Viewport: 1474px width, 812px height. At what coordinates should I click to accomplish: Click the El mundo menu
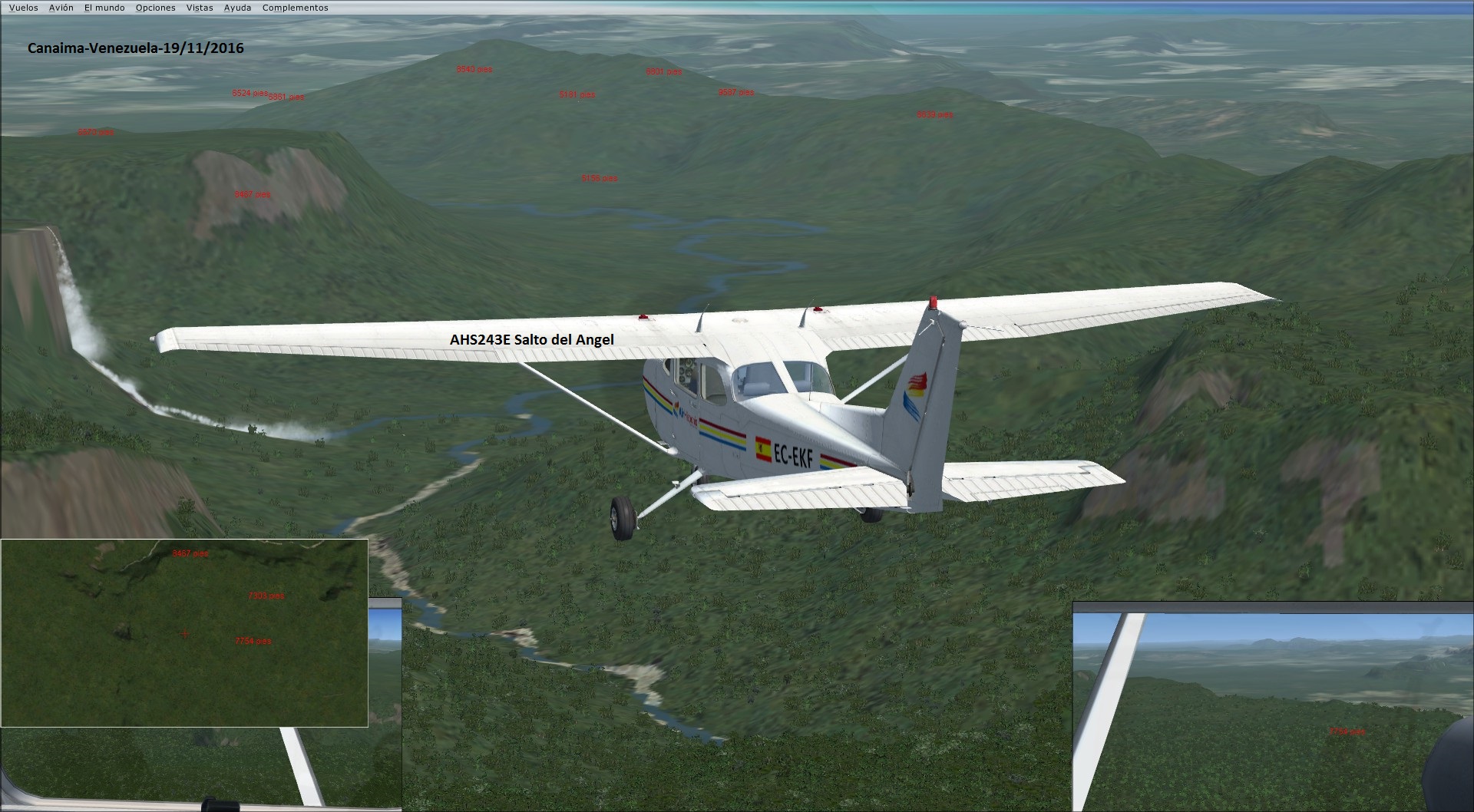tap(104, 8)
